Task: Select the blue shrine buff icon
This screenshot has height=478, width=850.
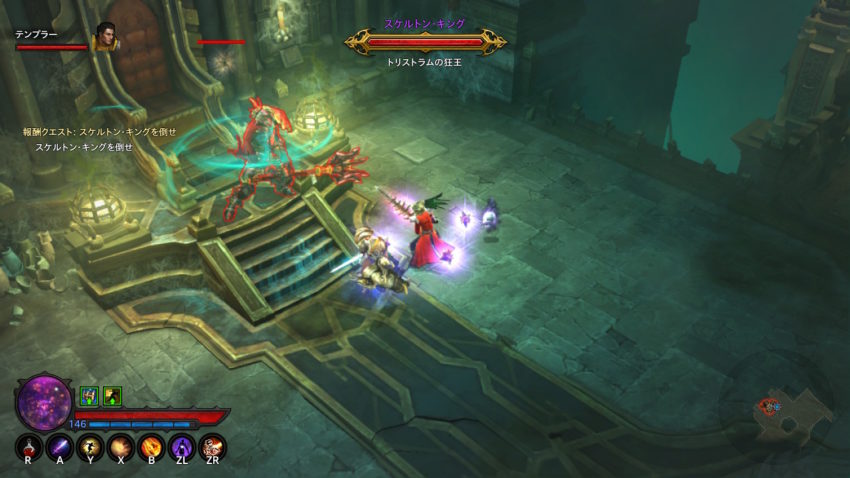Action: [x=89, y=395]
